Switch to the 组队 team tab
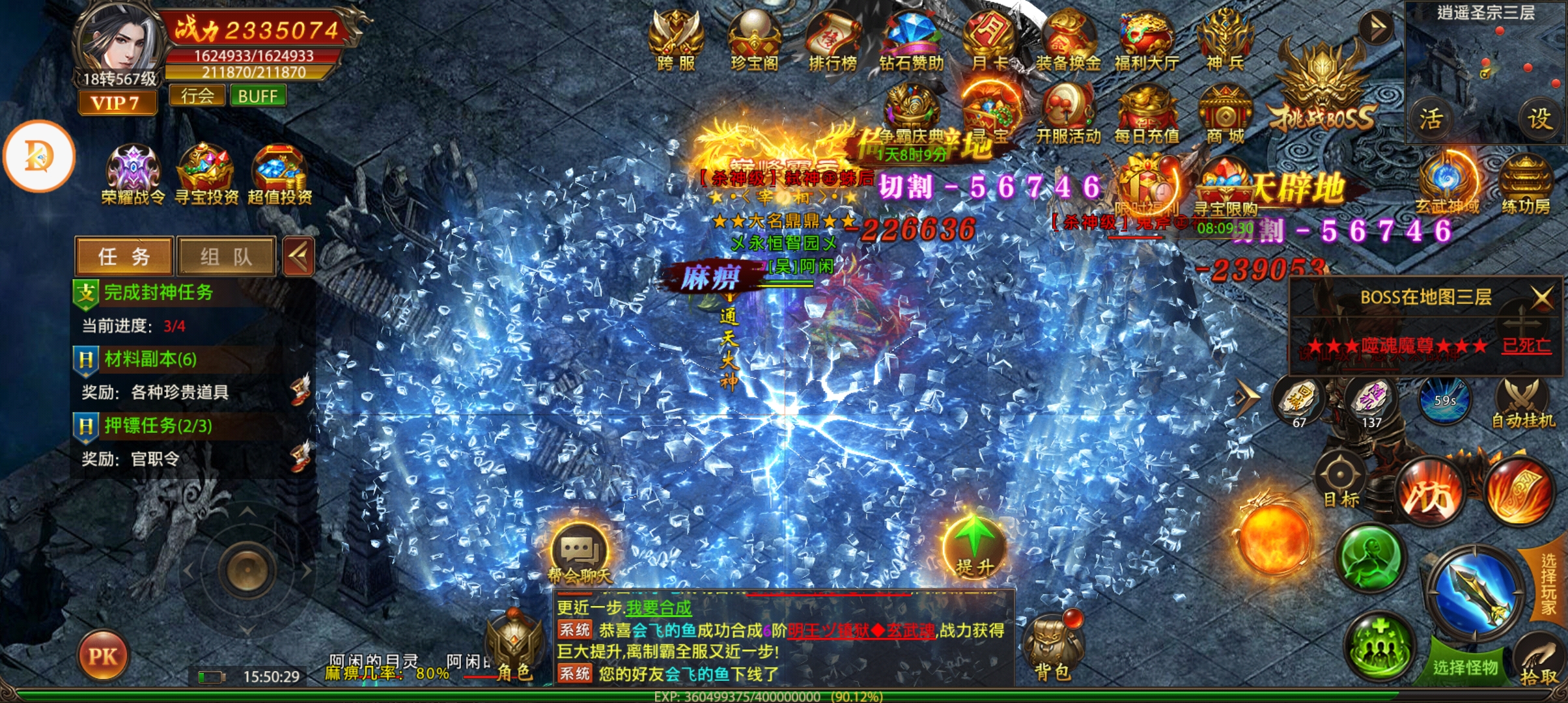Viewport: 1568px width, 703px height. pos(226,256)
